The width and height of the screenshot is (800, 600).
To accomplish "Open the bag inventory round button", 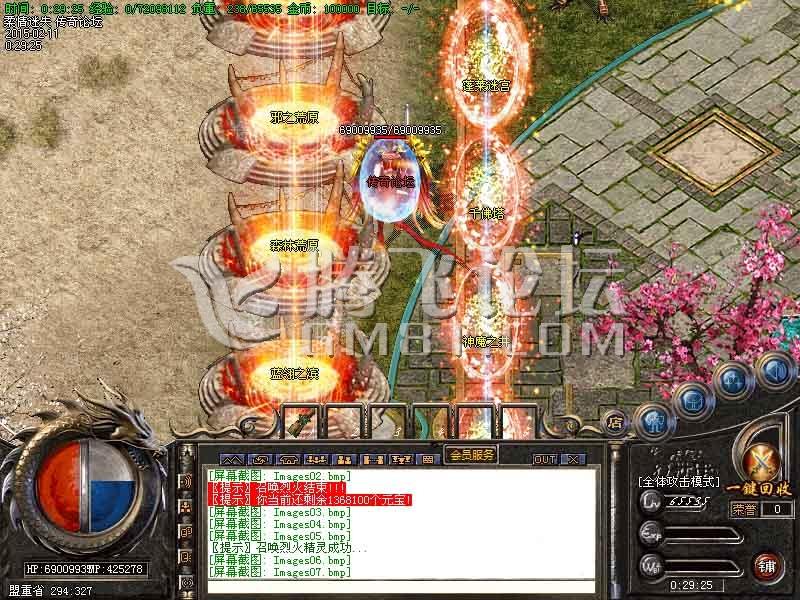I will 692,399.
